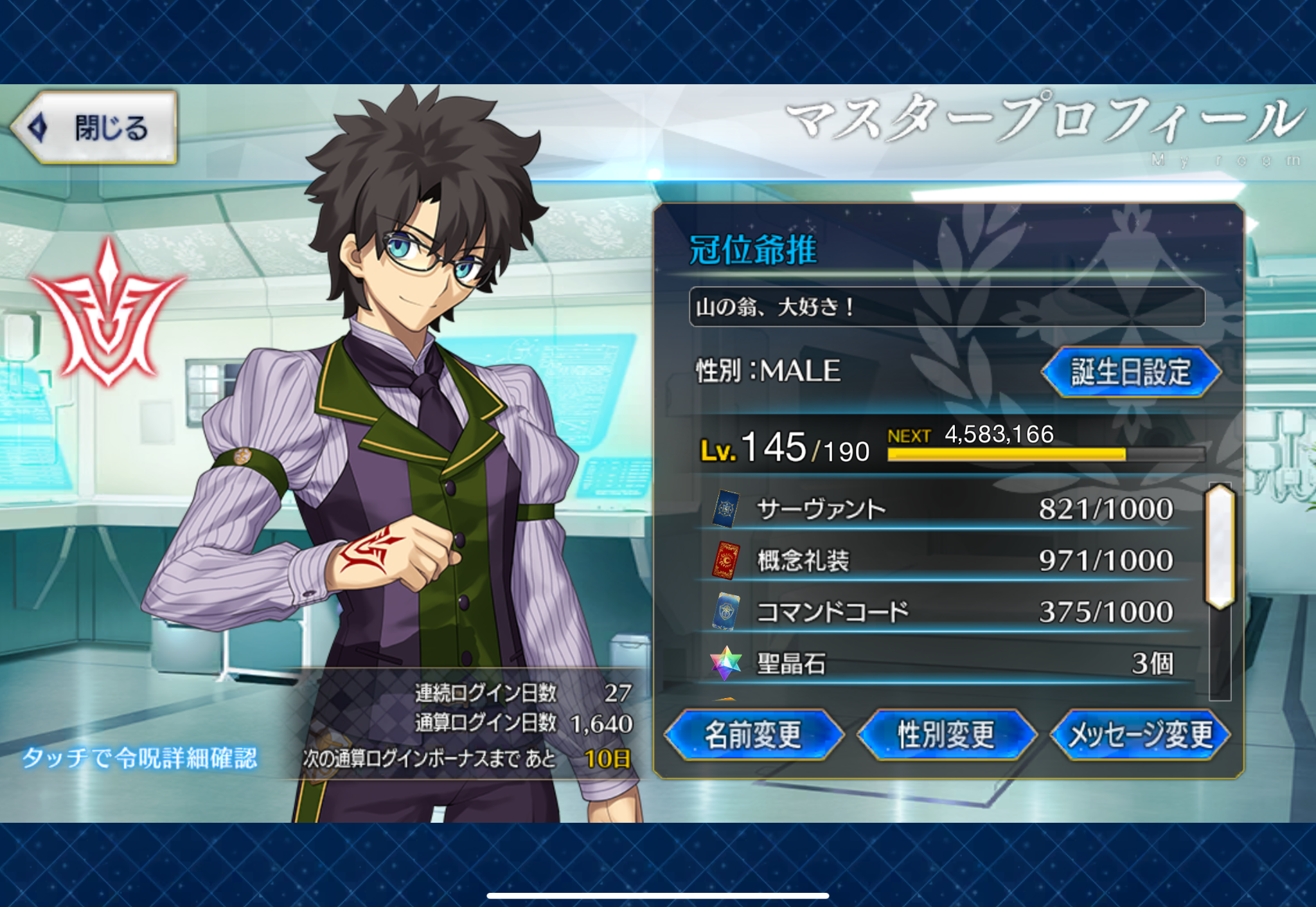Viewport: 1316px width, 907px height.
Task: Open the birthday setting 誕生日設定 button
Action: click(1130, 372)
